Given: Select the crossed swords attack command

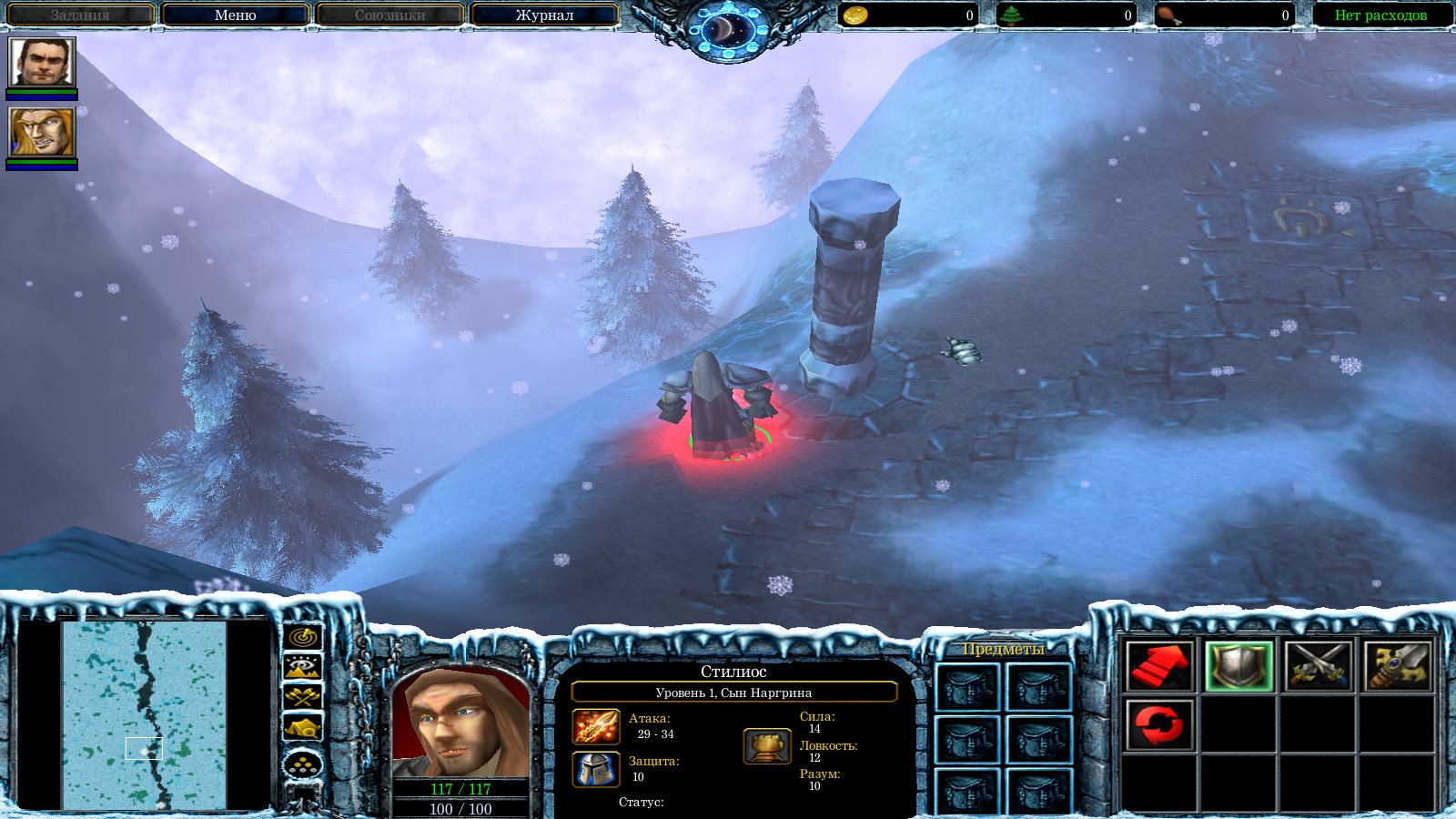Looking at the screenshot, I should coord(1318,666).
